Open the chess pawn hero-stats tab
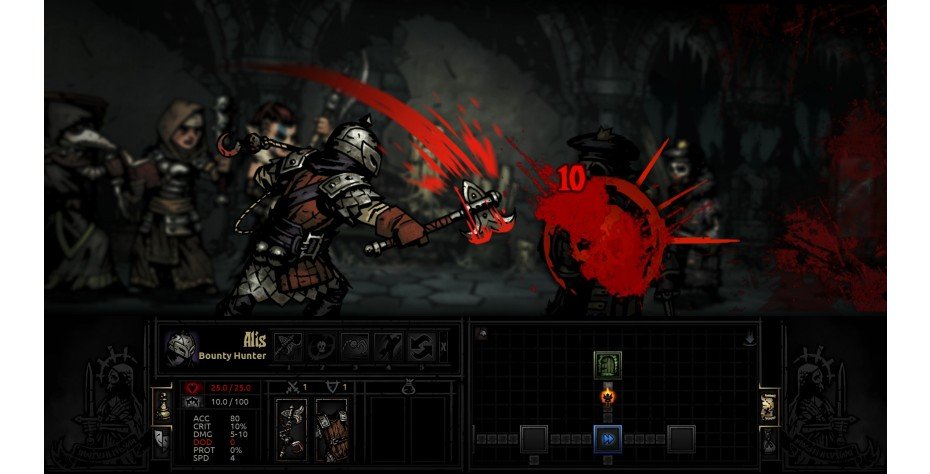The image size is (930, 474). pos(161,404)
